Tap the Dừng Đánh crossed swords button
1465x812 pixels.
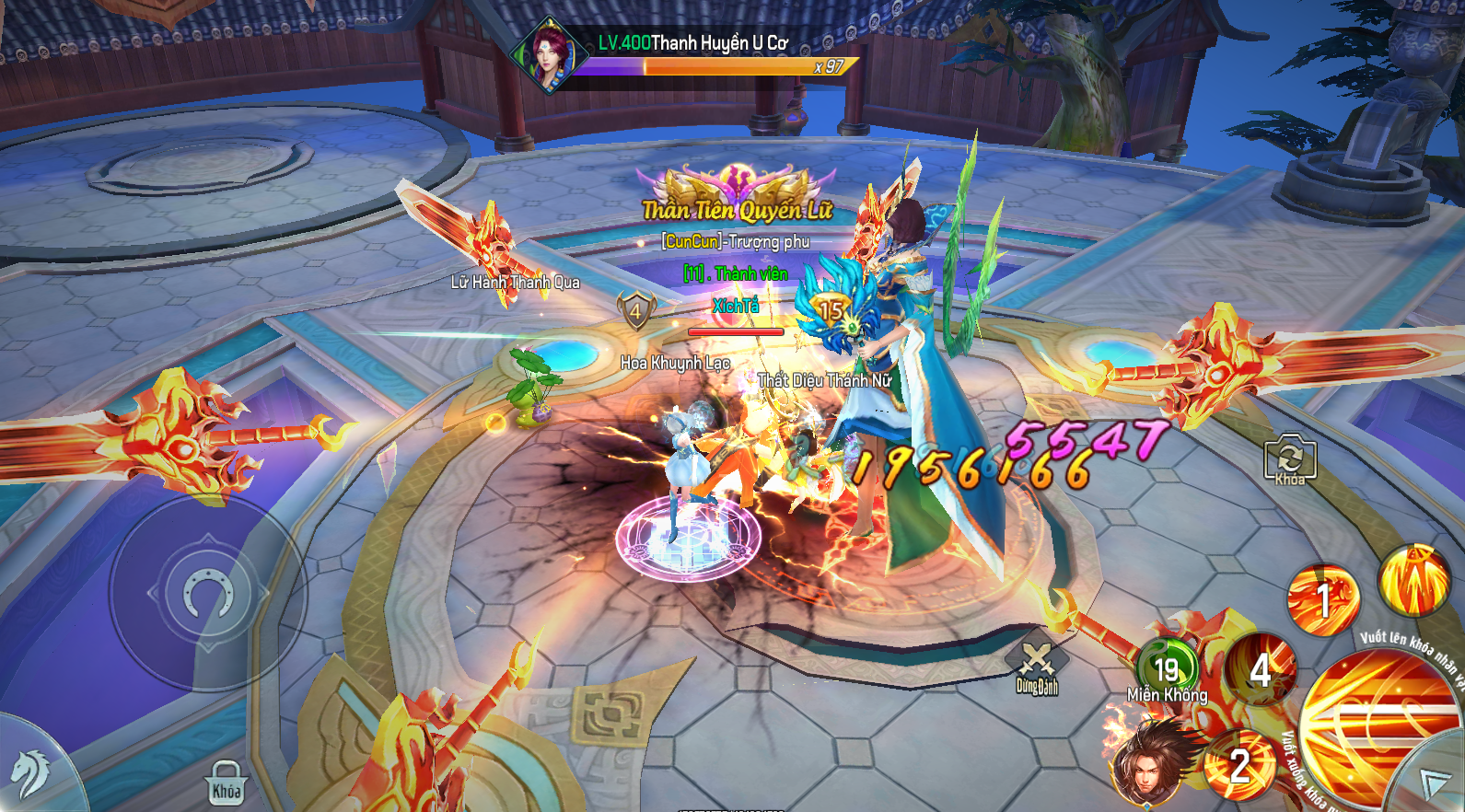point(1037,667)
